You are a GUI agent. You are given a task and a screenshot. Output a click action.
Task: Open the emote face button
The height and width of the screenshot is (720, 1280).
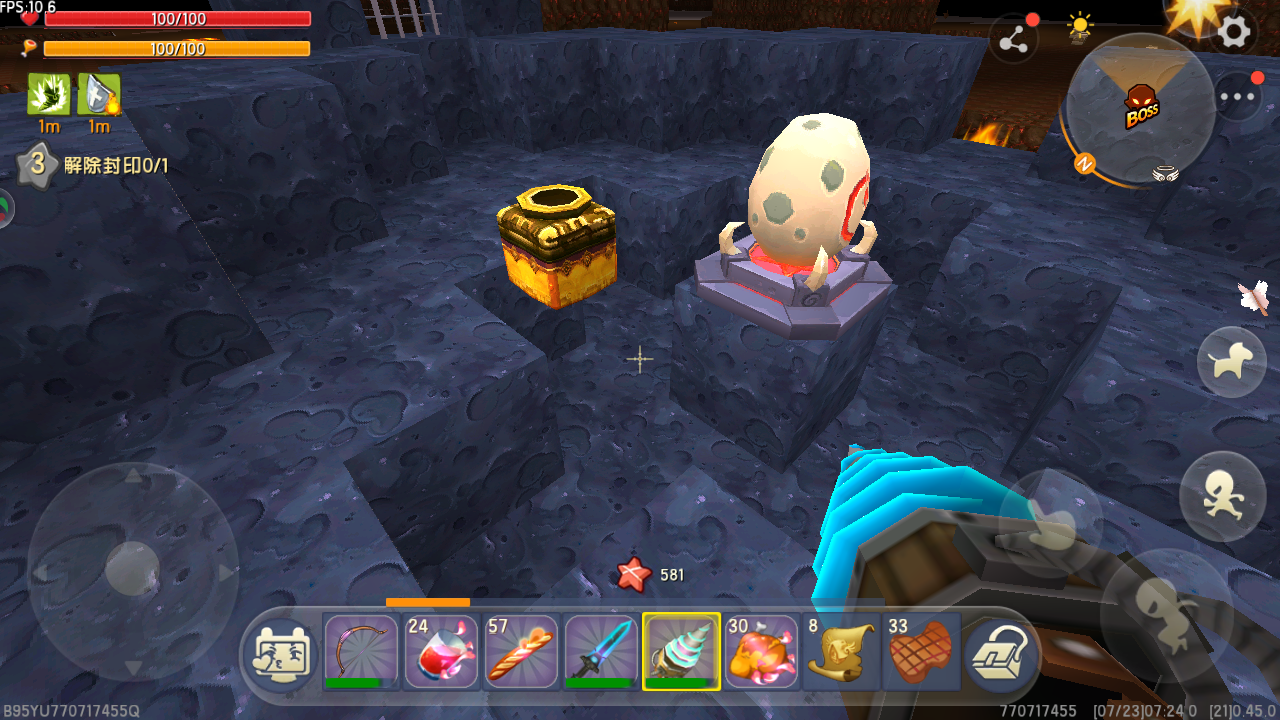click(282, 652)
